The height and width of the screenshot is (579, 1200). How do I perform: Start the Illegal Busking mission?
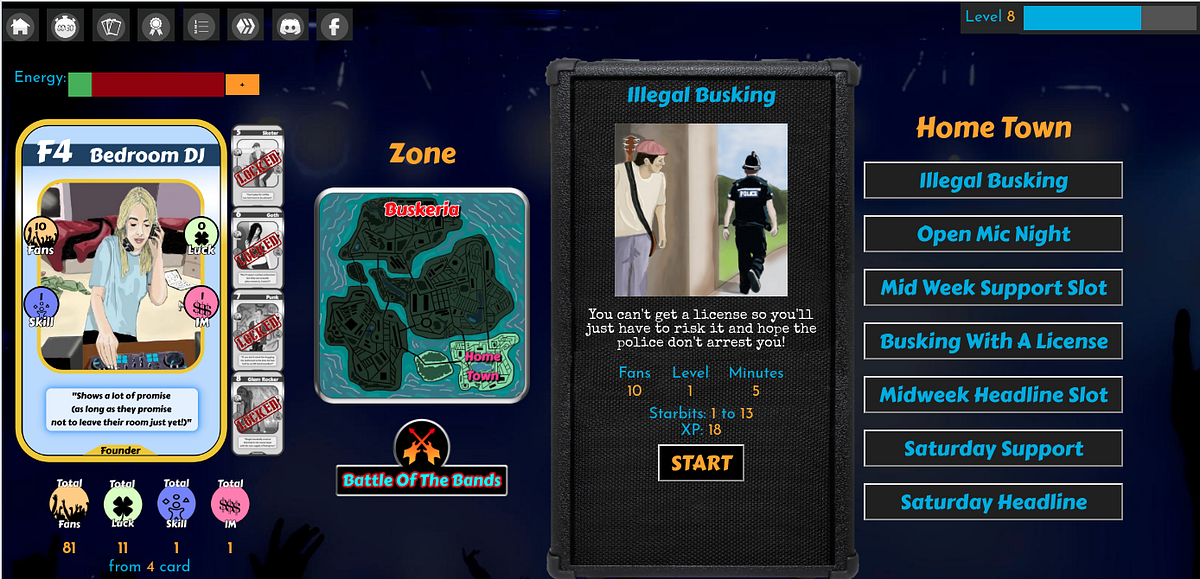click(x=701, y=463)
